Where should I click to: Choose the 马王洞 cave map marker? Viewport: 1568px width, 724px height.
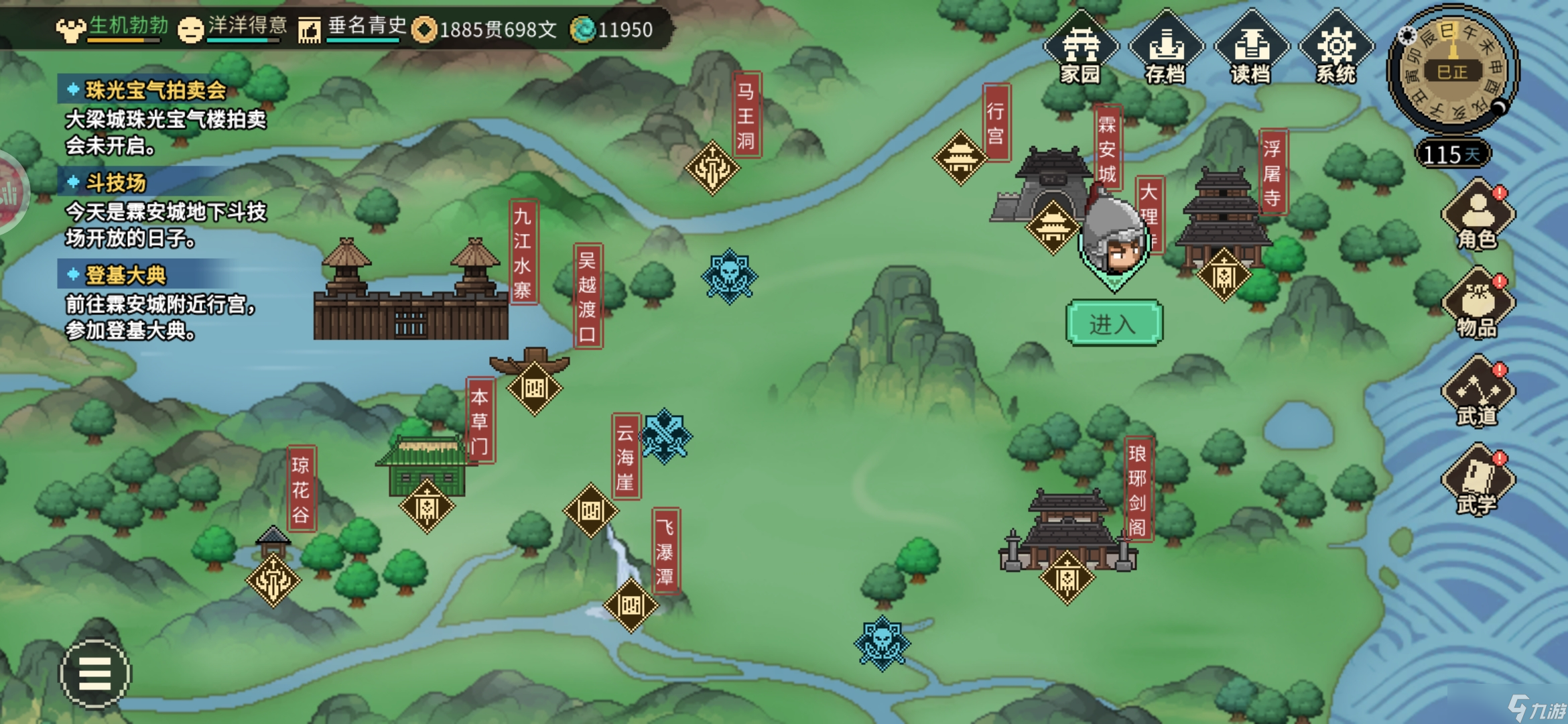tap(712, 168)
